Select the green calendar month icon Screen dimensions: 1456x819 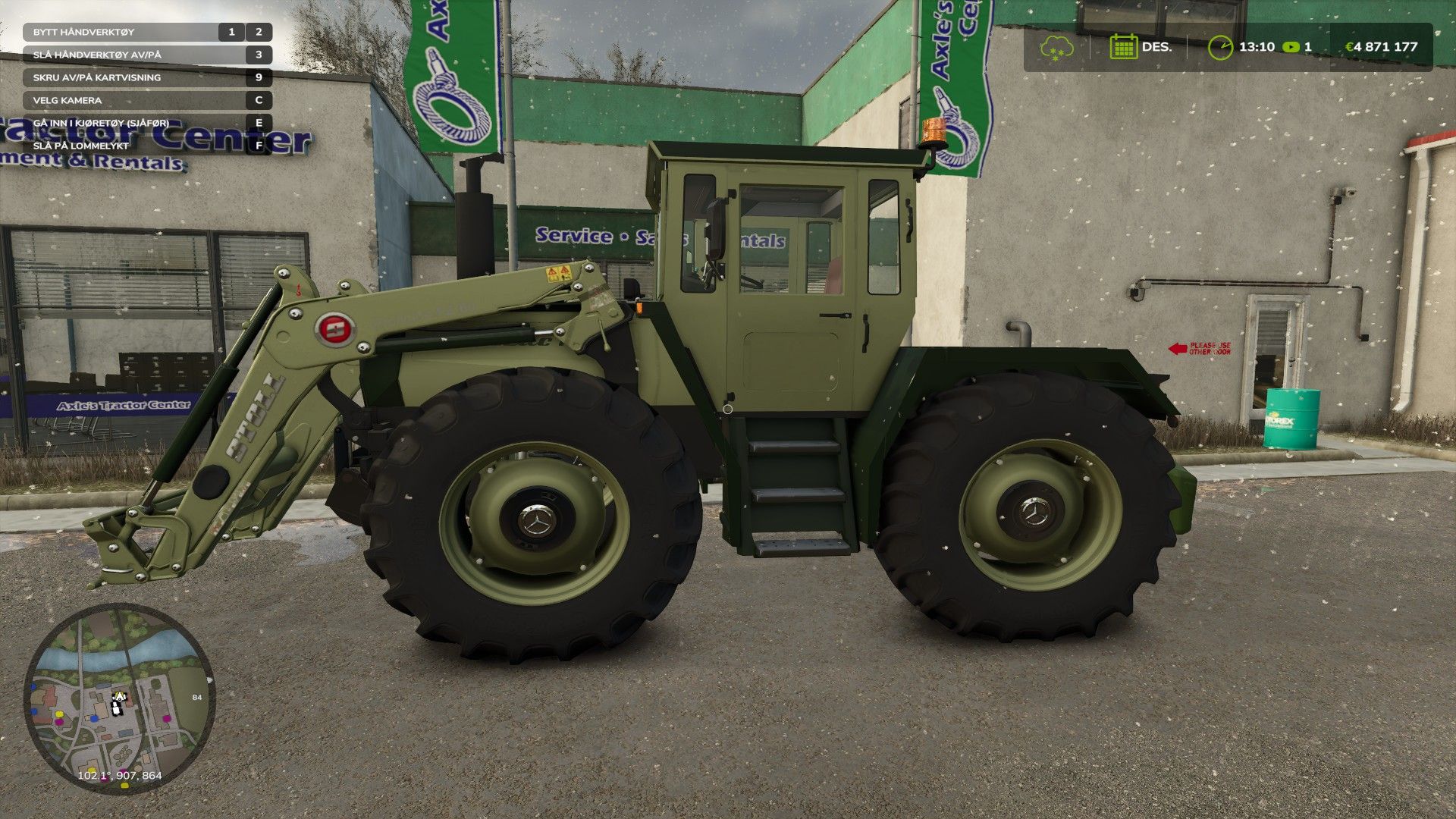[1123, 47]
